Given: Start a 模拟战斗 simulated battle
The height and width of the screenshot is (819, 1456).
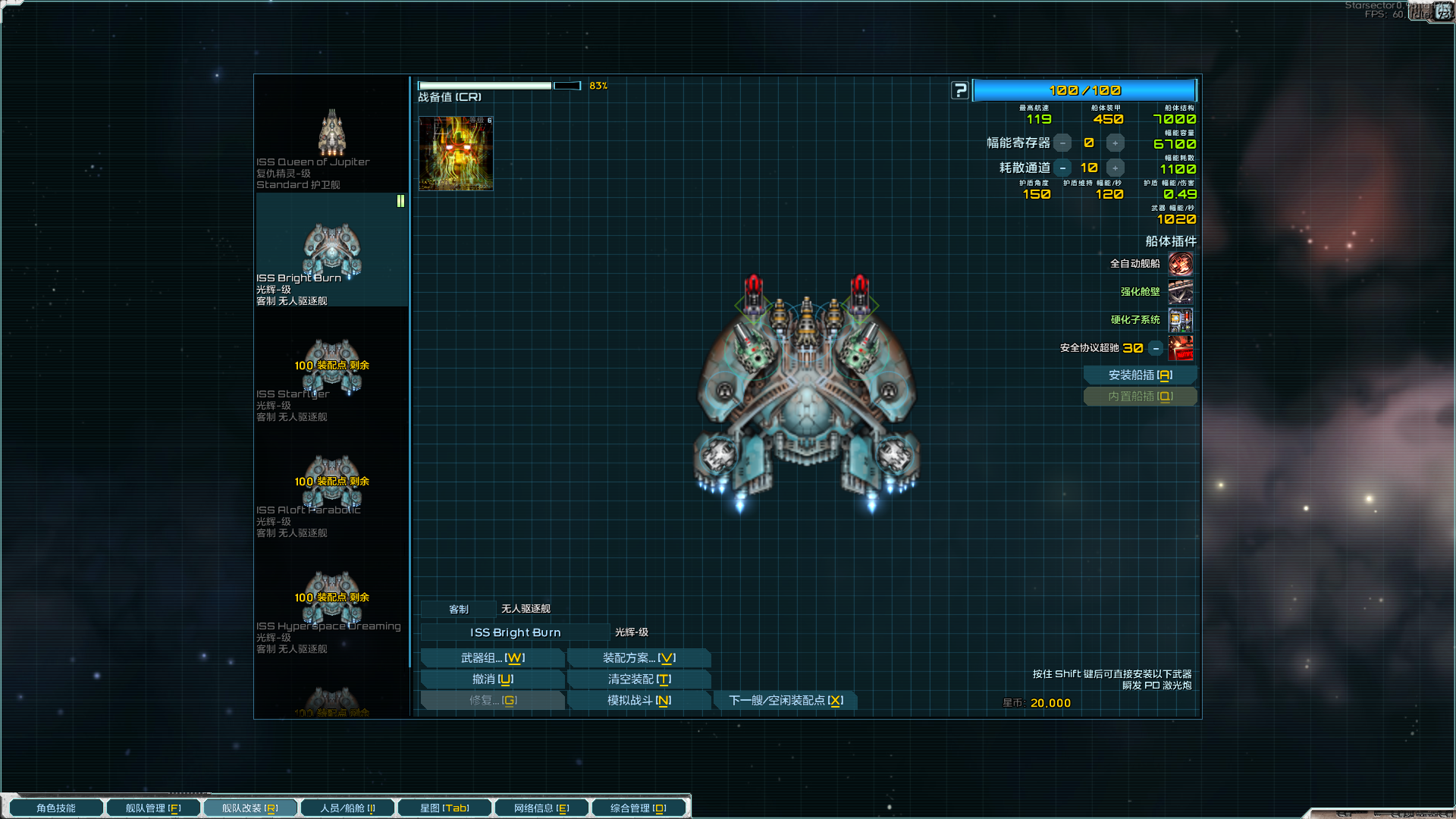Looking at the screenshot, I should click(x=639, y=701).
